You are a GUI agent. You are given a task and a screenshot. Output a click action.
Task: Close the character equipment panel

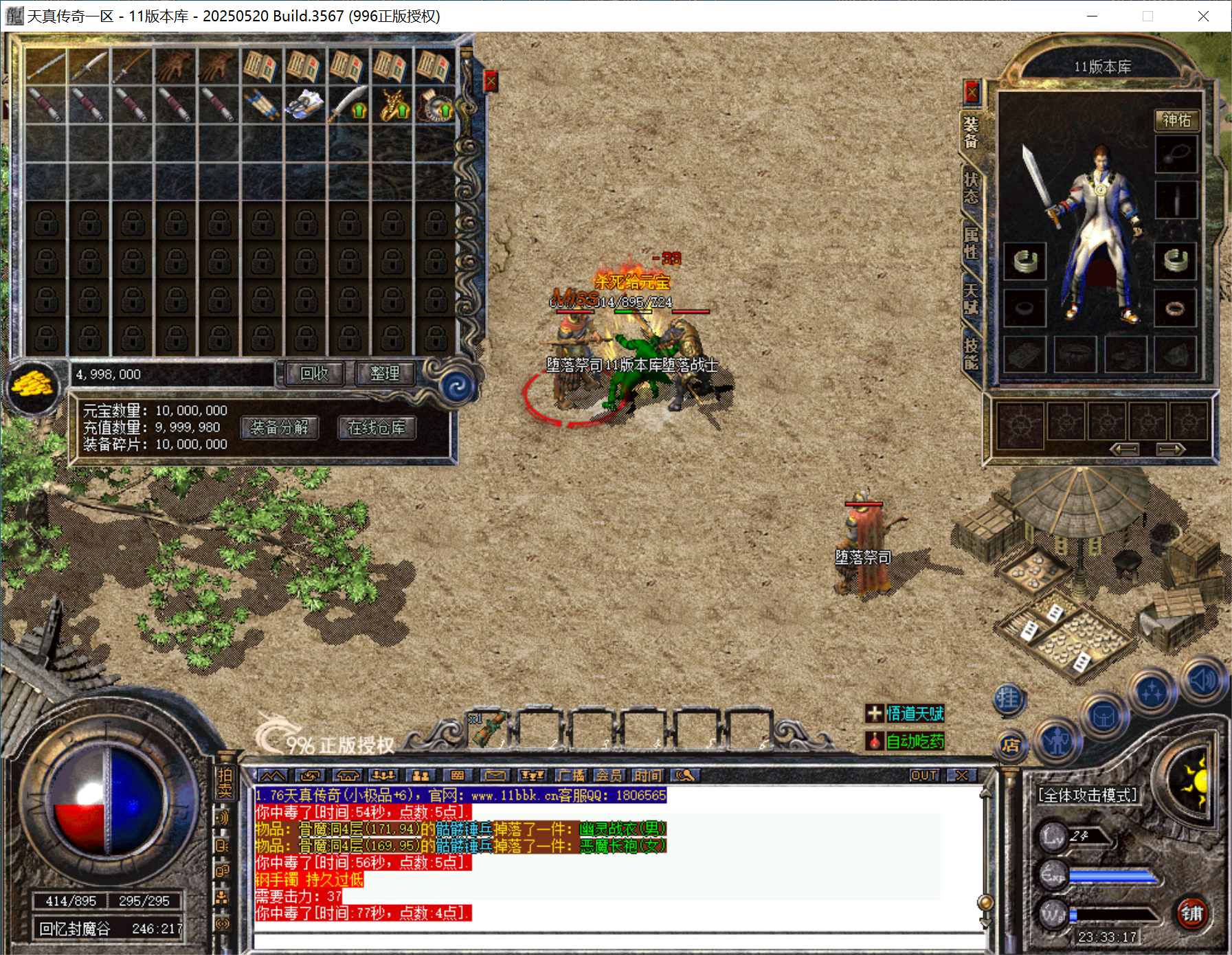pyautogui.click(x=972, y=91)
